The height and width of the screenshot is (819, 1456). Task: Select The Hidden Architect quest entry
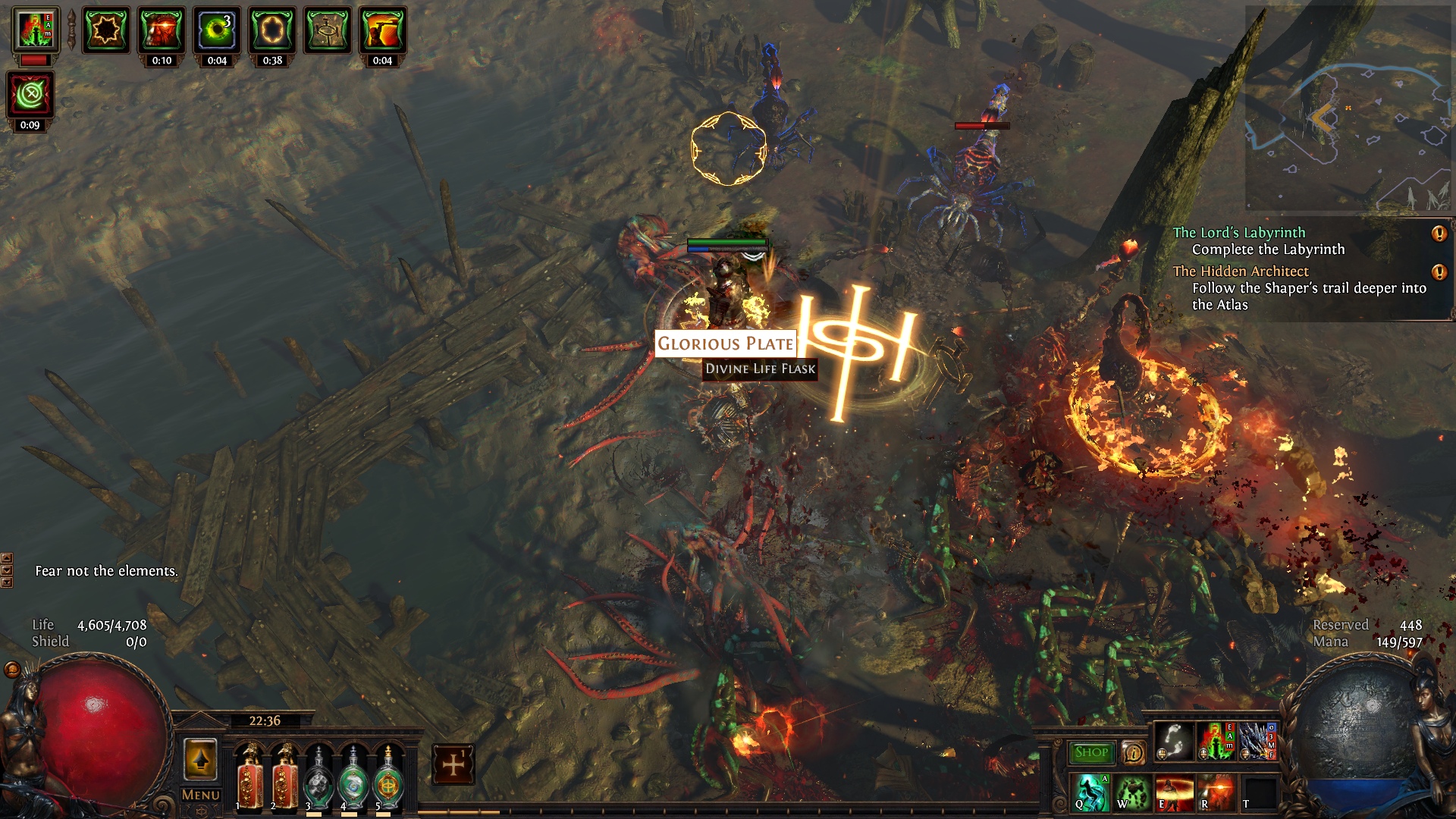pyautogui.click(x=1241, y=271)
